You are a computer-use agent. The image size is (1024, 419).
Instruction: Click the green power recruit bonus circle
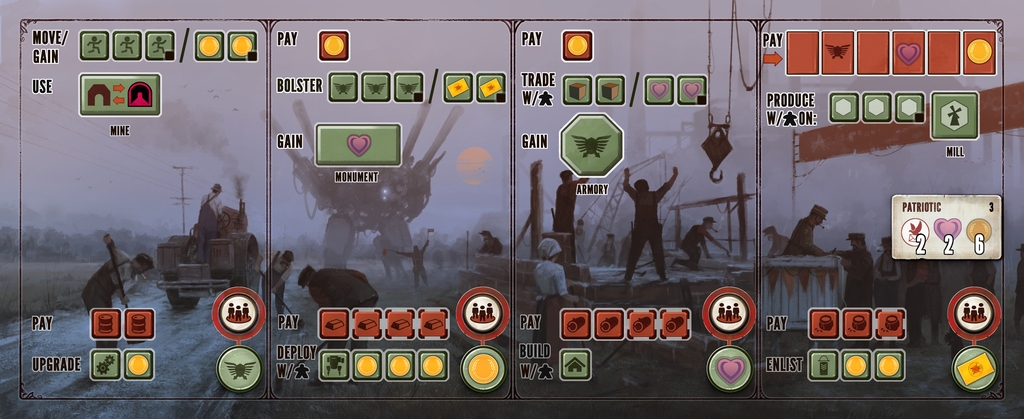(x=239, y=369)
